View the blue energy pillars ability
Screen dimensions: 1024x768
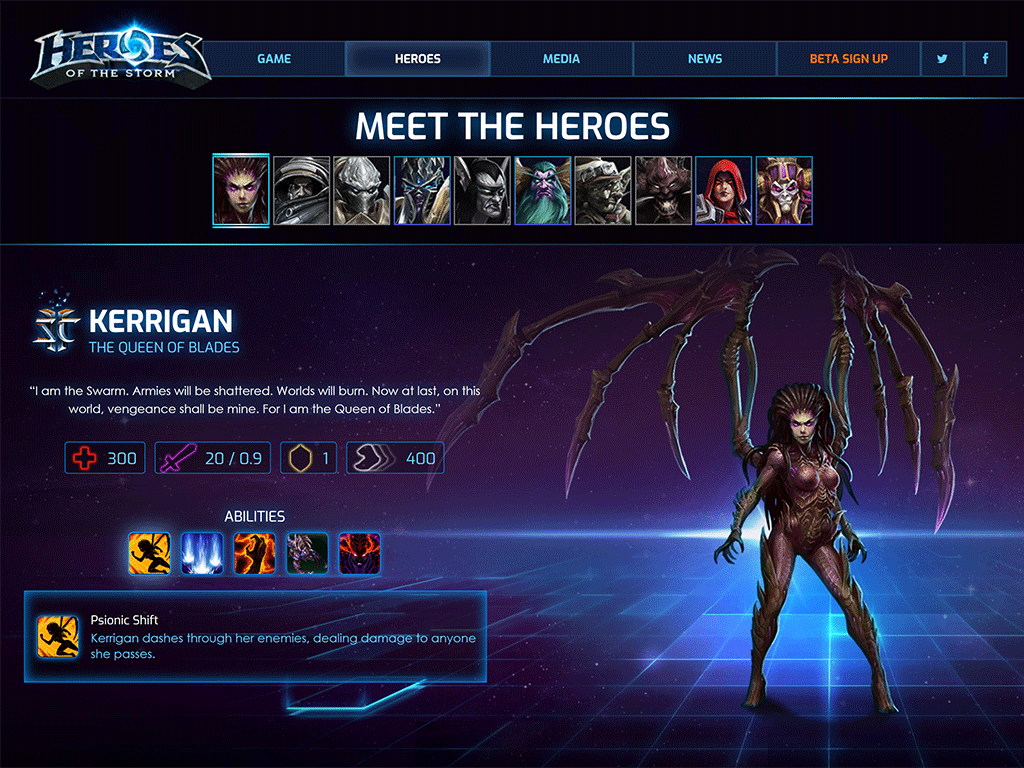(x=202, y=553)
